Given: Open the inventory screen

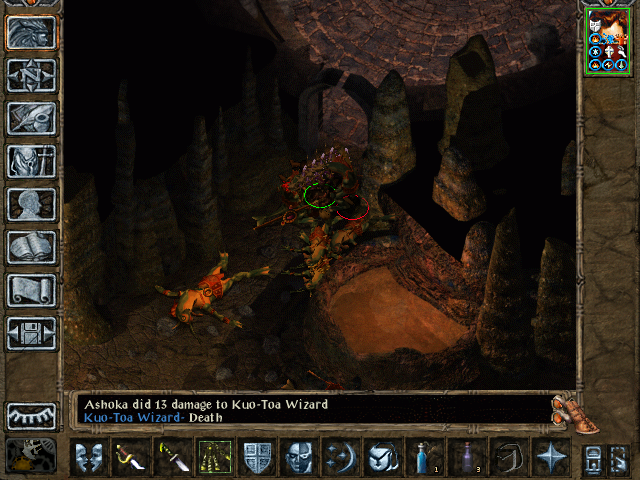Looking at the screenshot, I should pyautogui.click(x=32, y=161).
